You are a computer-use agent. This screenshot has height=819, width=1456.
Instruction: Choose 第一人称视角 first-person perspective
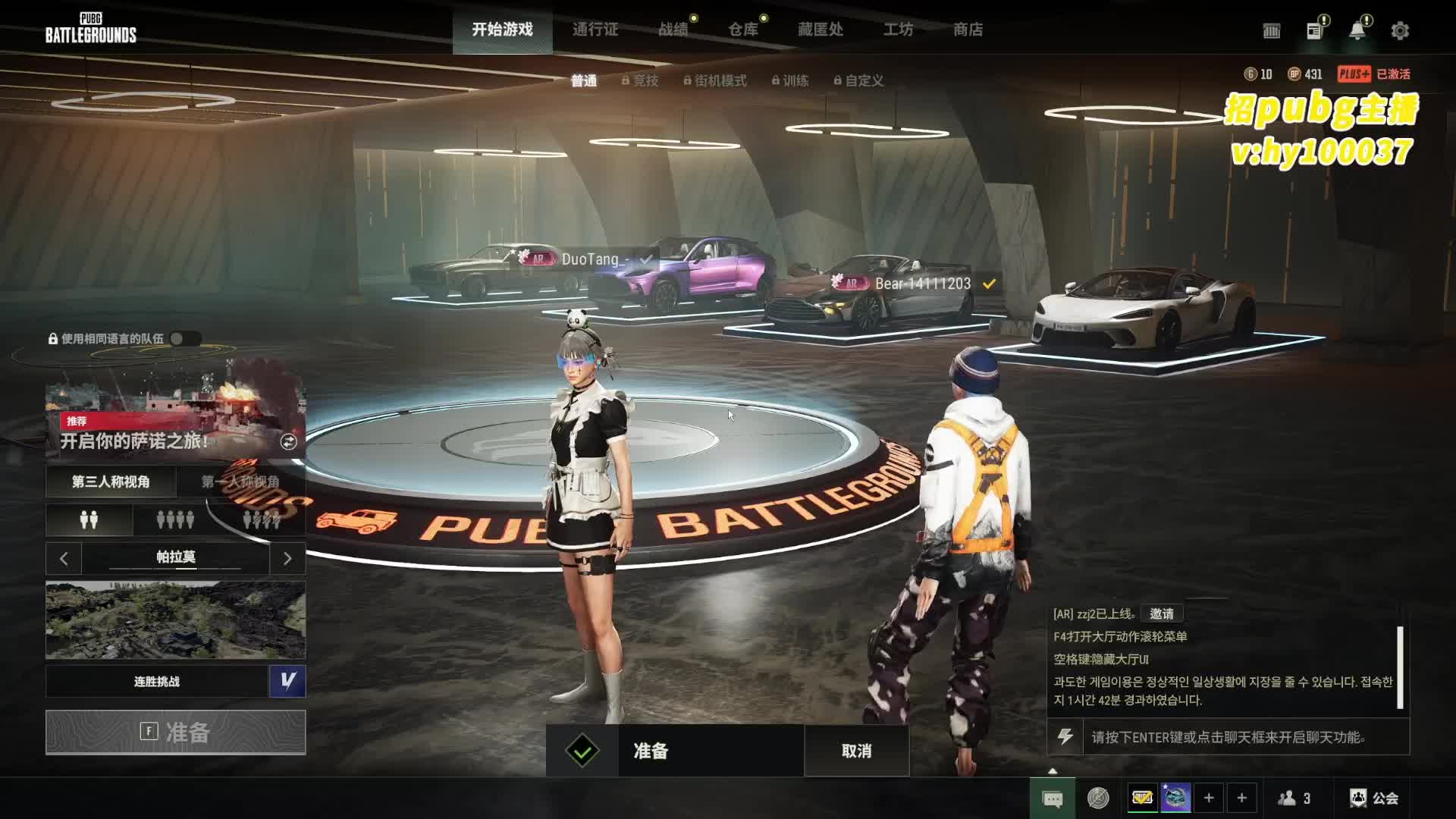point(240,482)
